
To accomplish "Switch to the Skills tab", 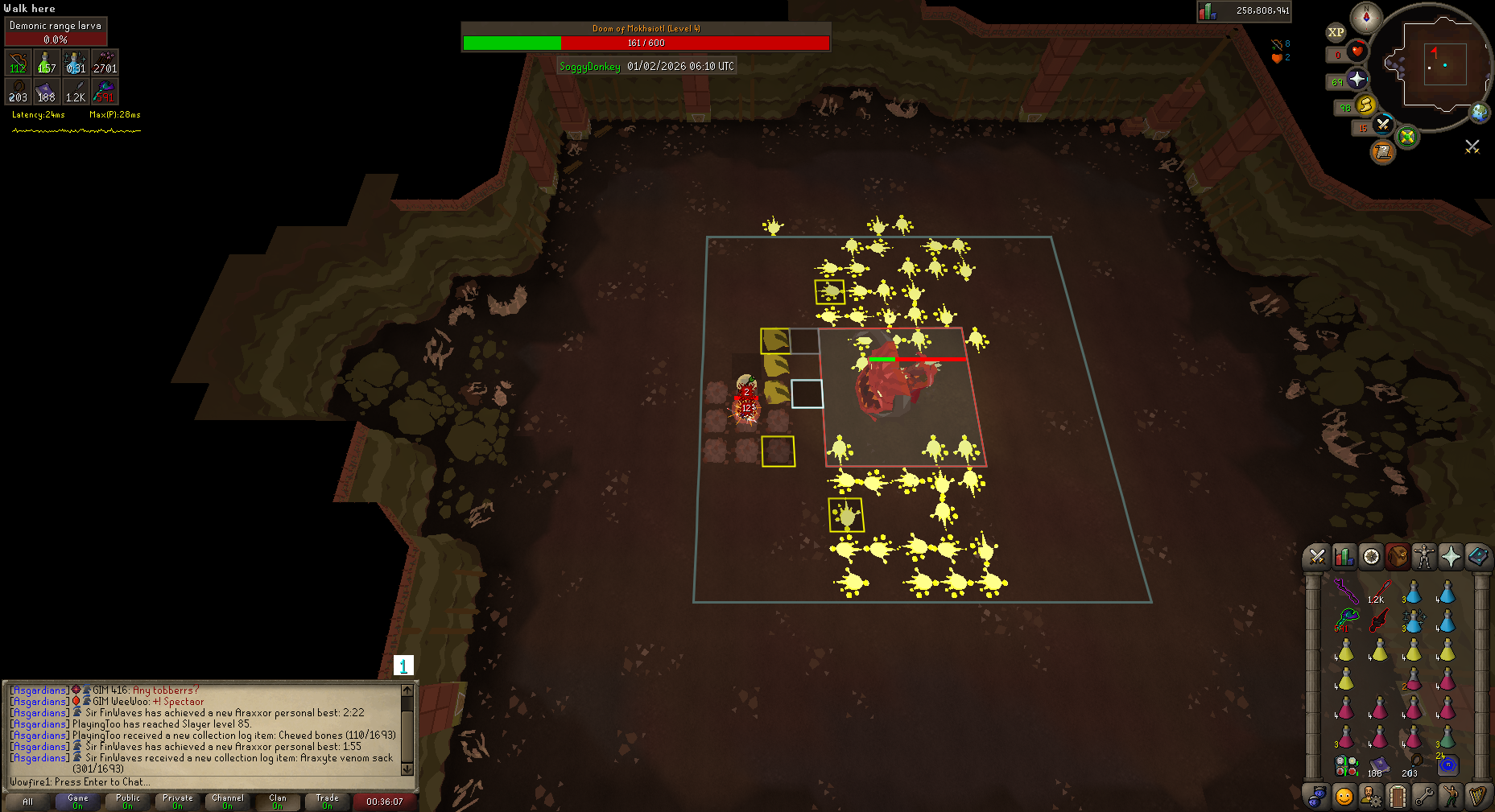I will coord(1344,556).
